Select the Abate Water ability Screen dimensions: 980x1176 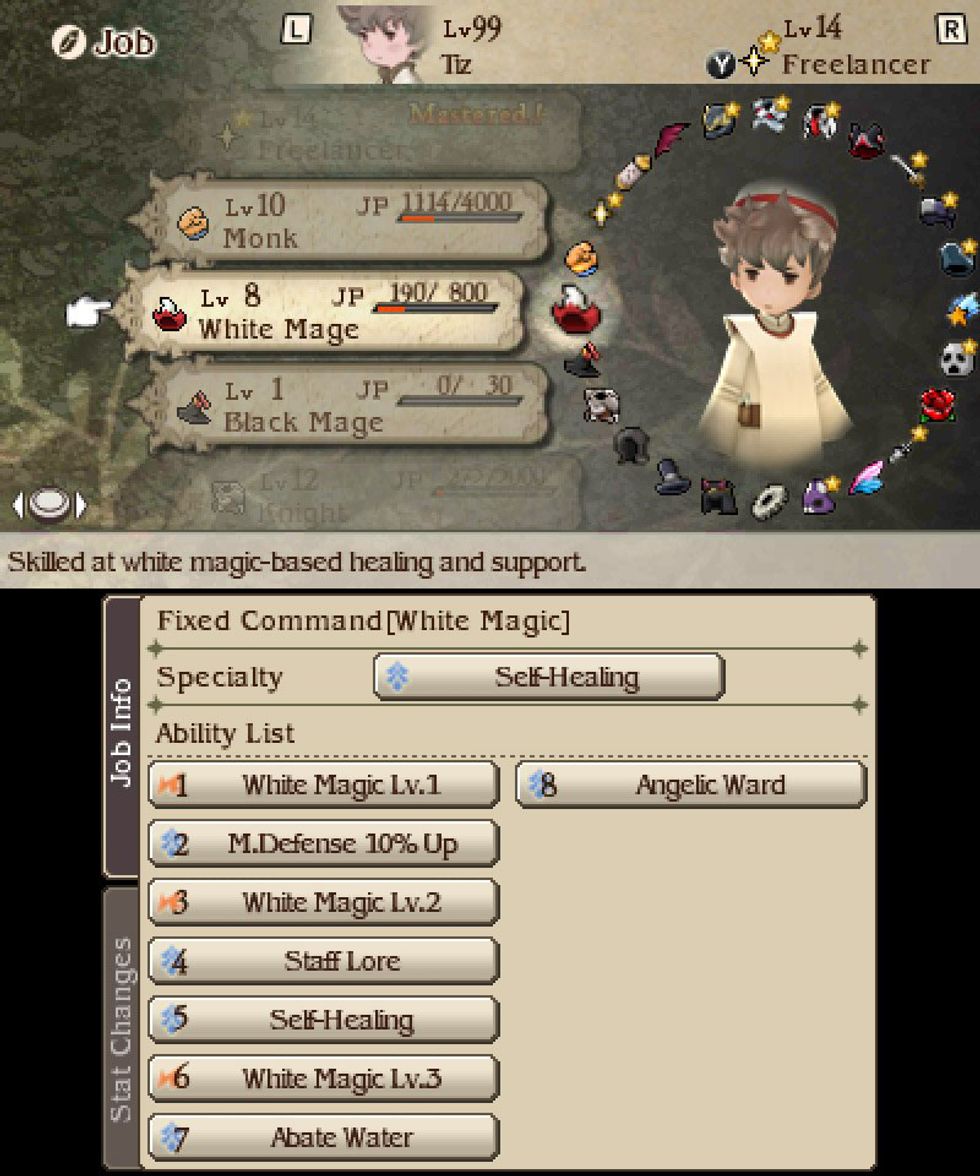323,1138
